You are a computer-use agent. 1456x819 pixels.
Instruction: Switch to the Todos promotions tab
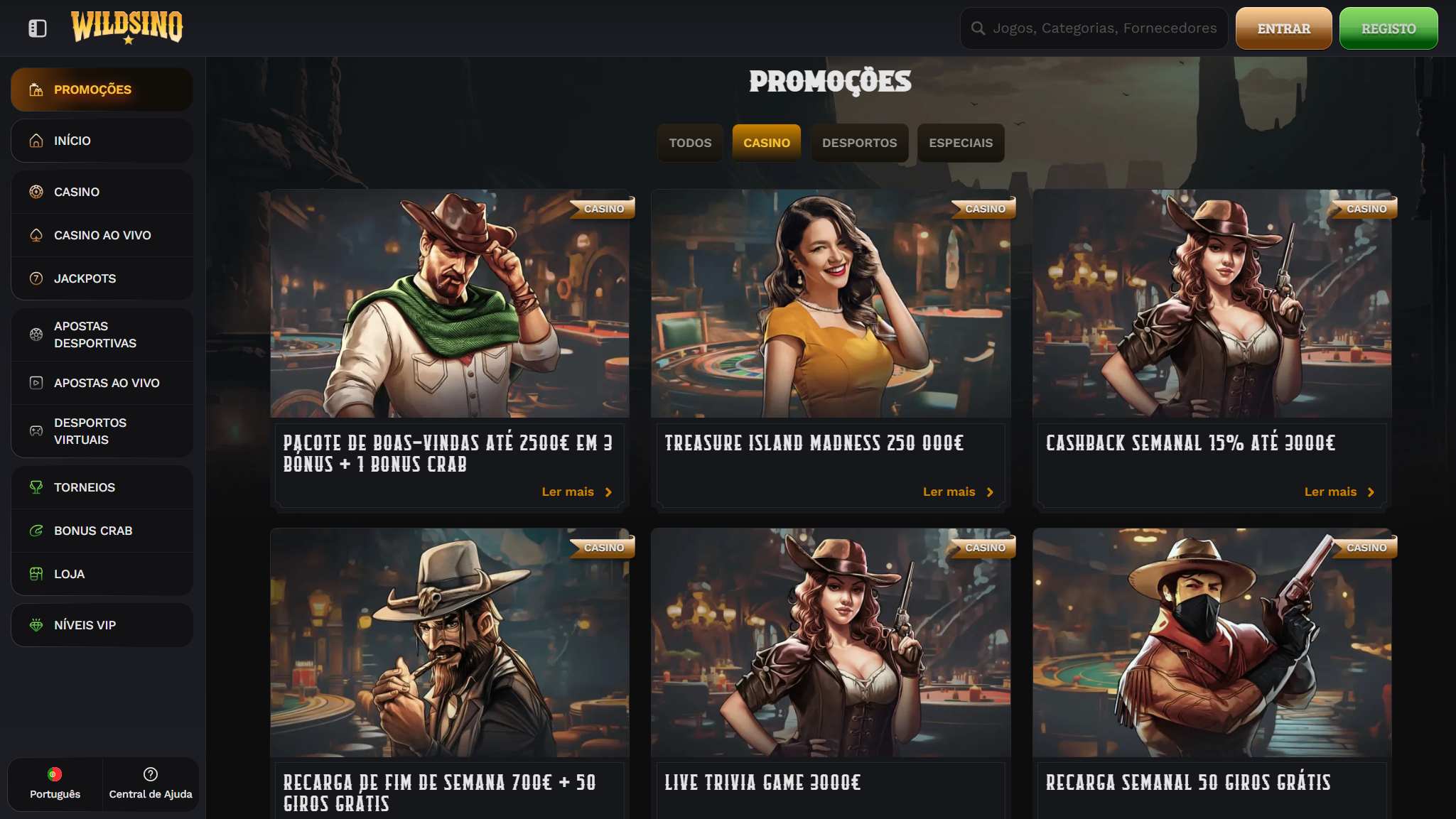(x=689, y=143)
